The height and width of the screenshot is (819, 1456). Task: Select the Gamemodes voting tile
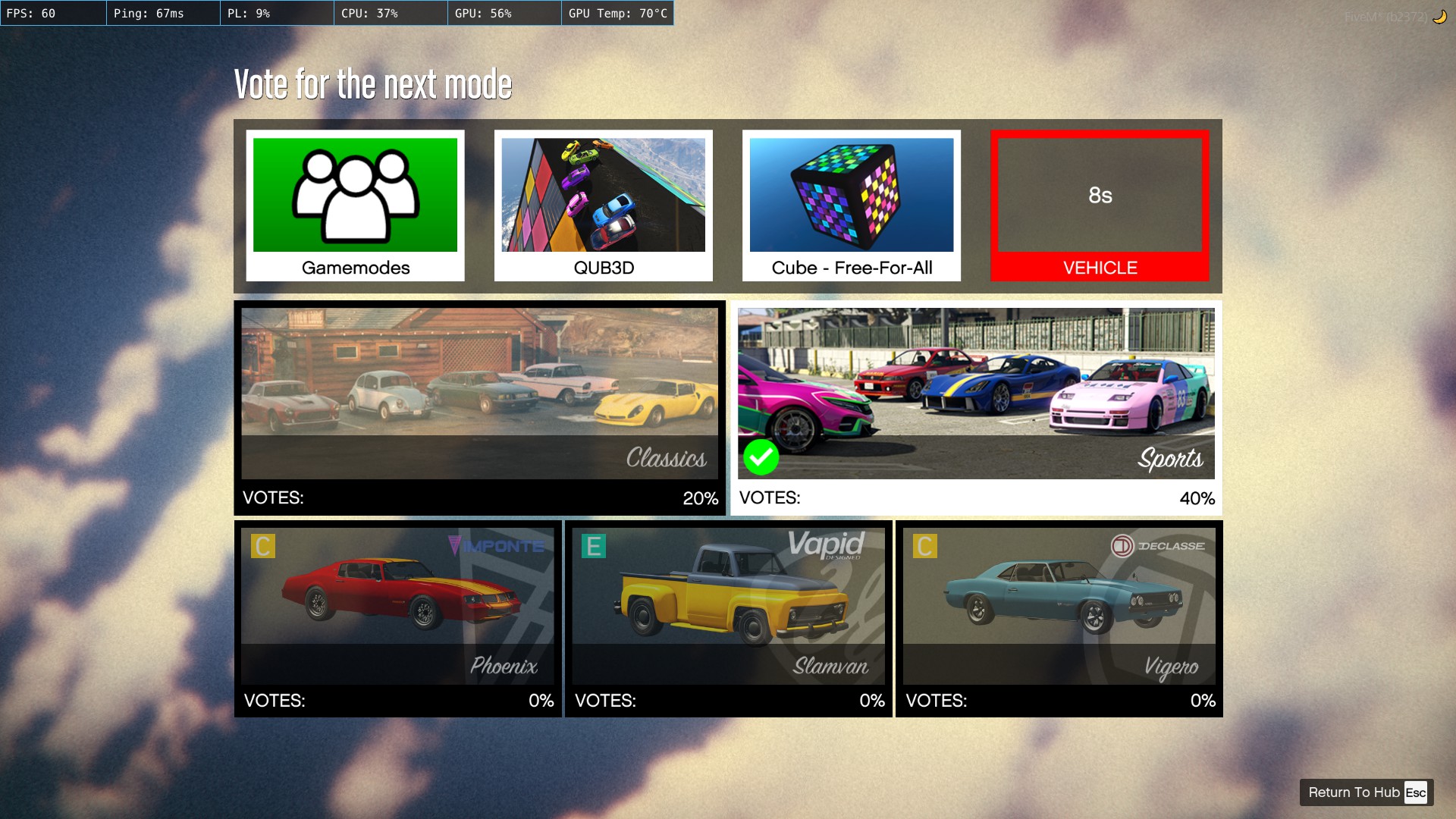point(355,206)
